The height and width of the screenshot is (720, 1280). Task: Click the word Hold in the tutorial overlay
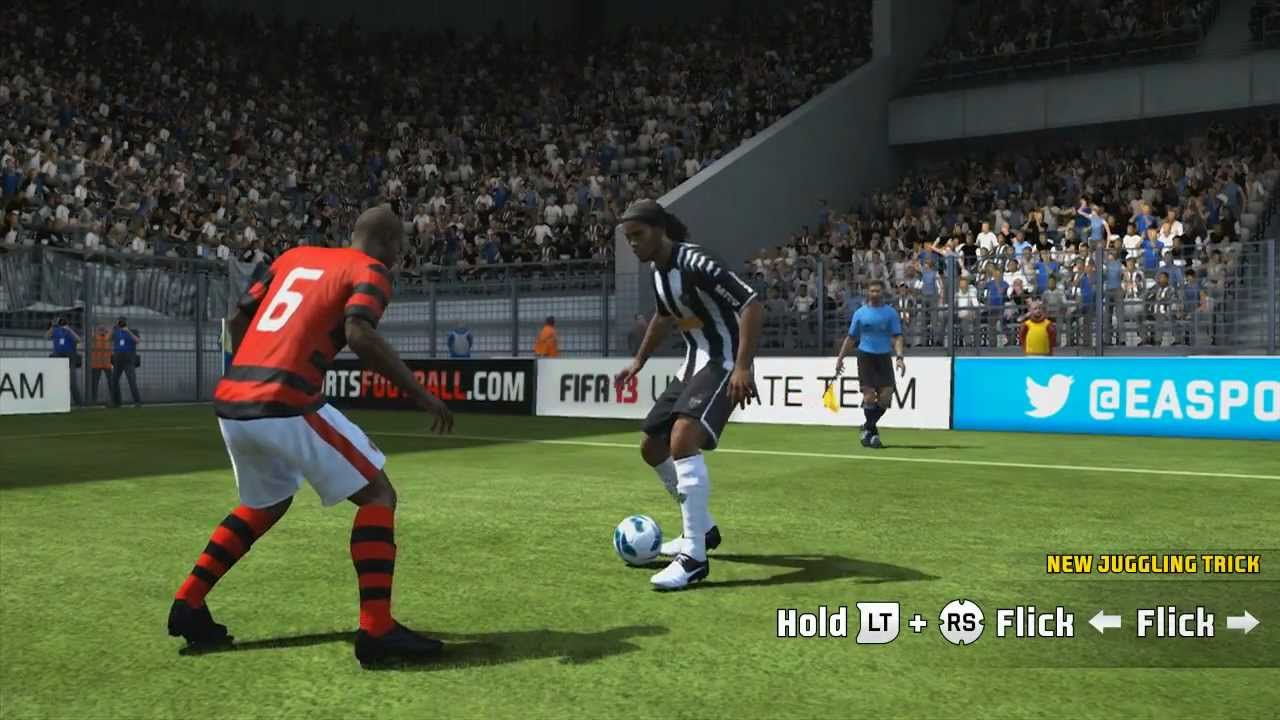[812, 624]
